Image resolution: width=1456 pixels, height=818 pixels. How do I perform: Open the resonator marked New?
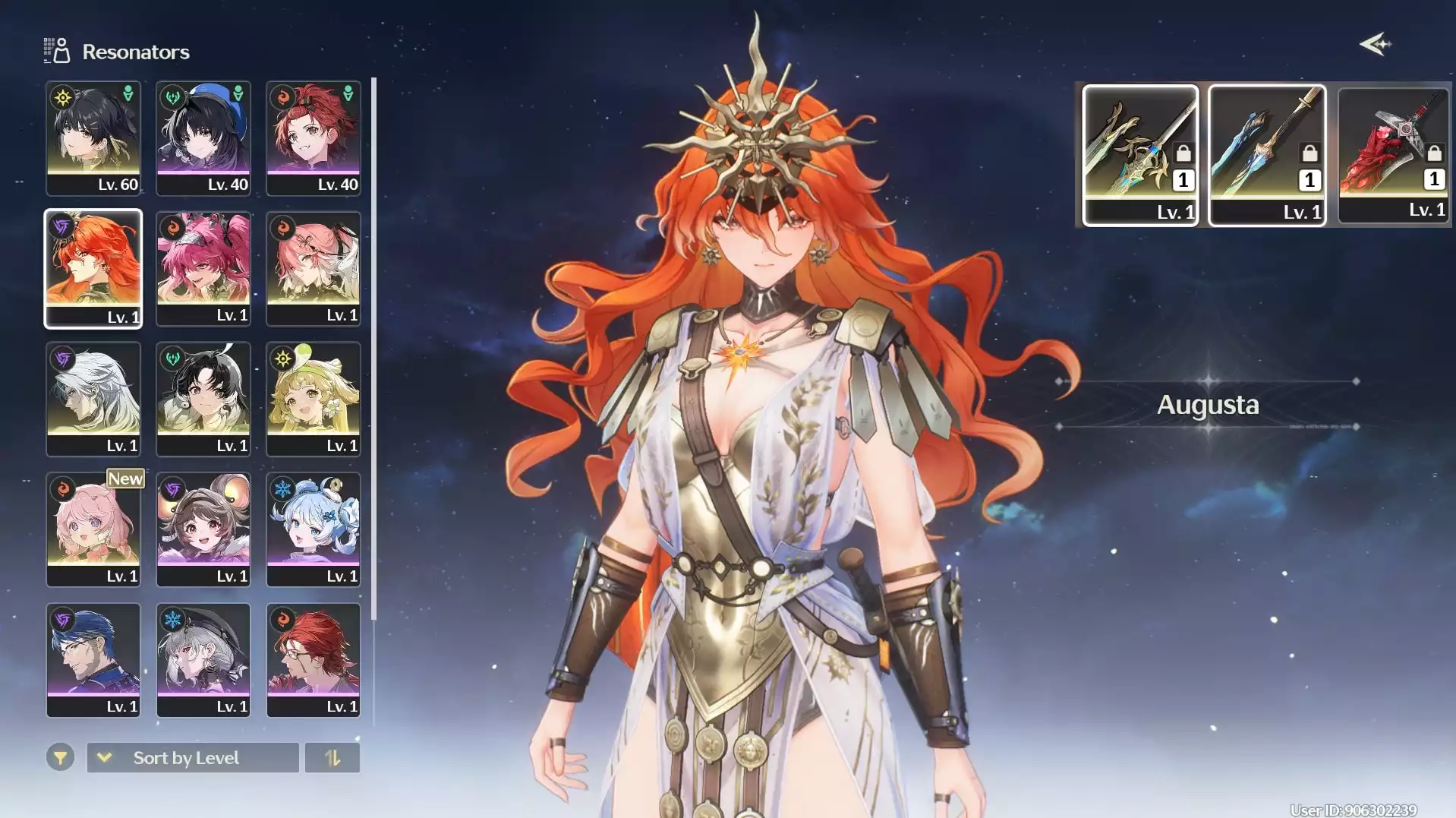coord(93,530)
